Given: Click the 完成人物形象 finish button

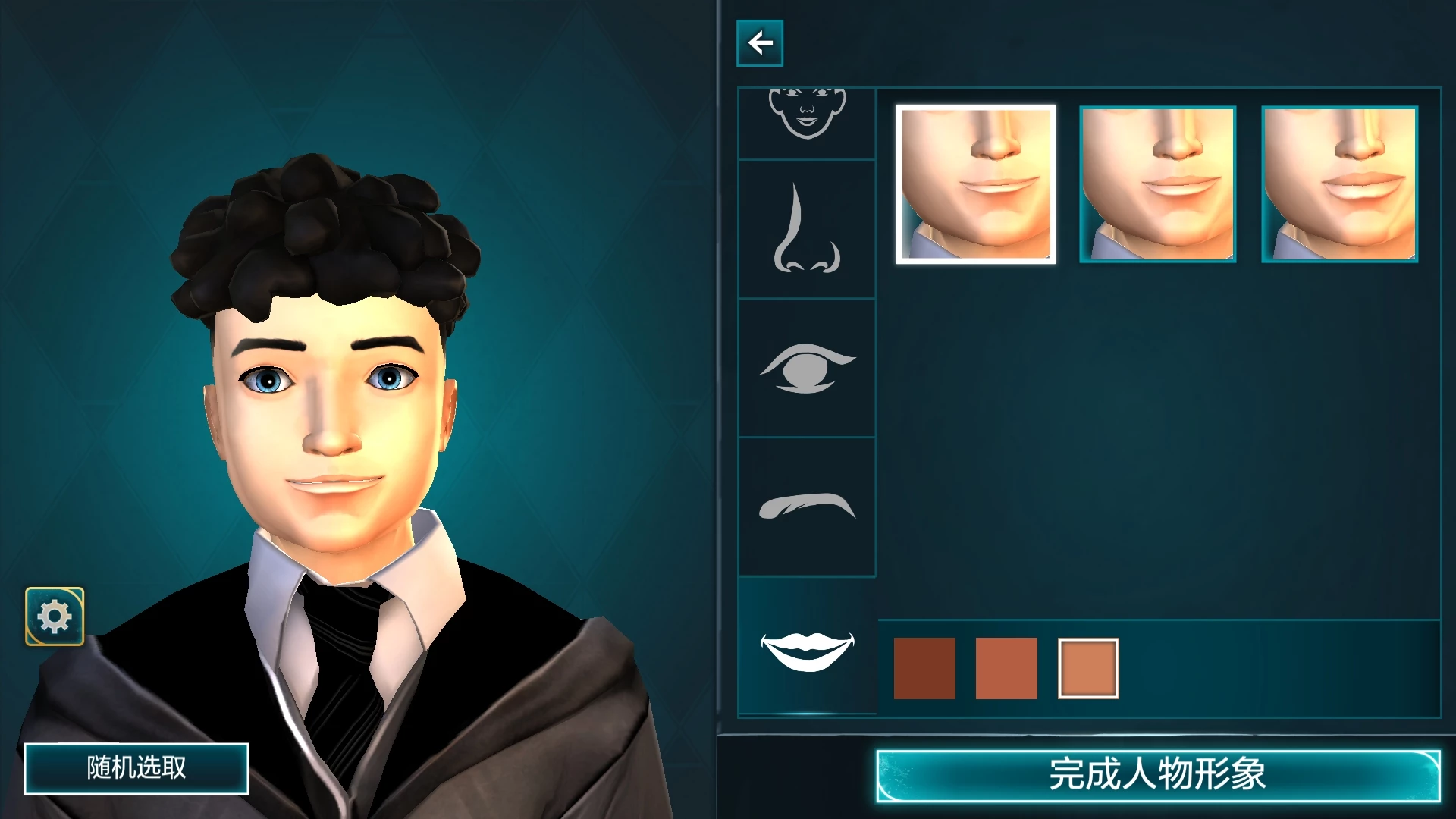Looking at the screenshot, I should [x=1157, y=775].
